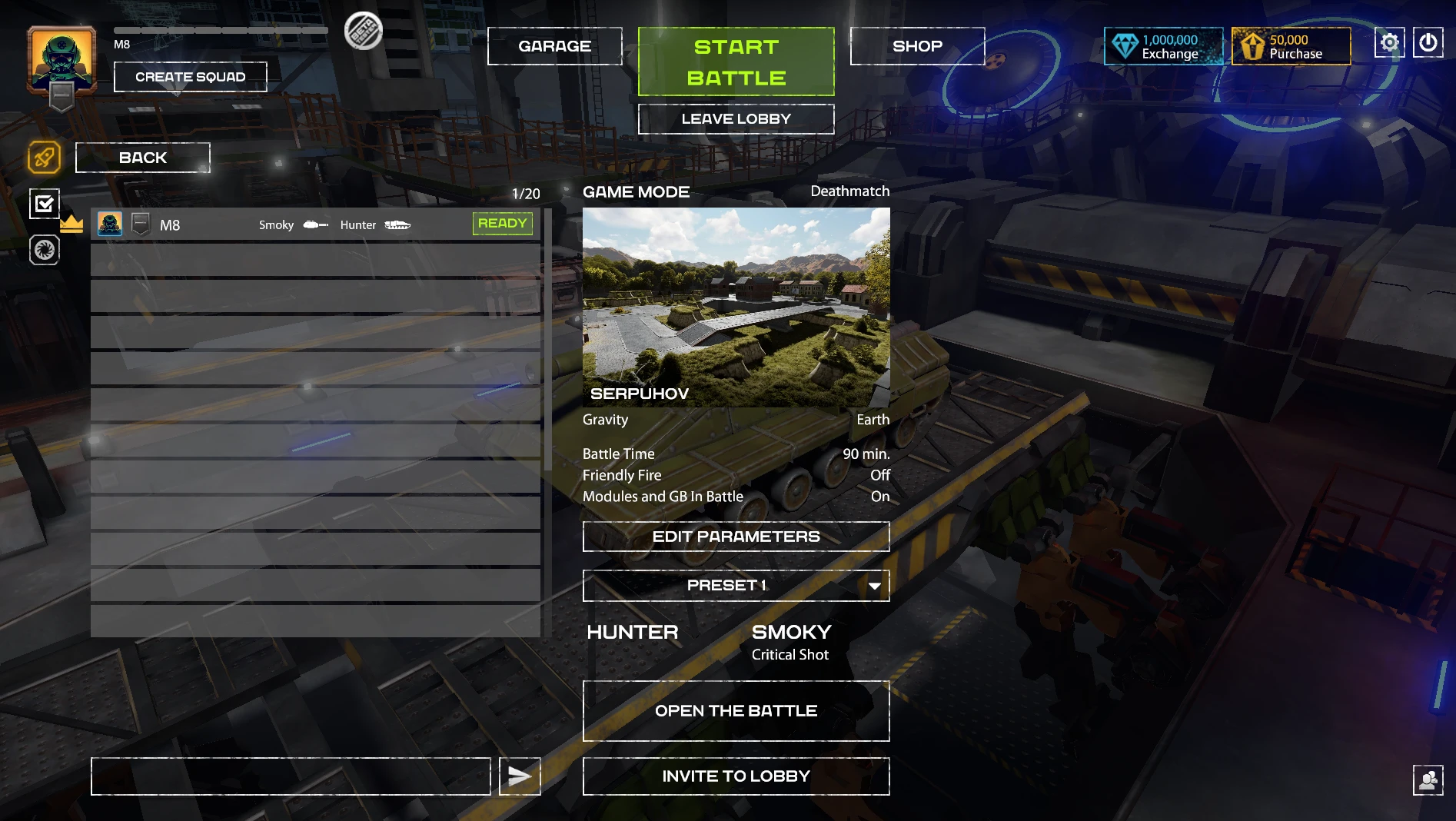1456x821 pixels.
Task: Open the Preset 1 dropdown
Action: pyautogui.click(x=736, y=586)
